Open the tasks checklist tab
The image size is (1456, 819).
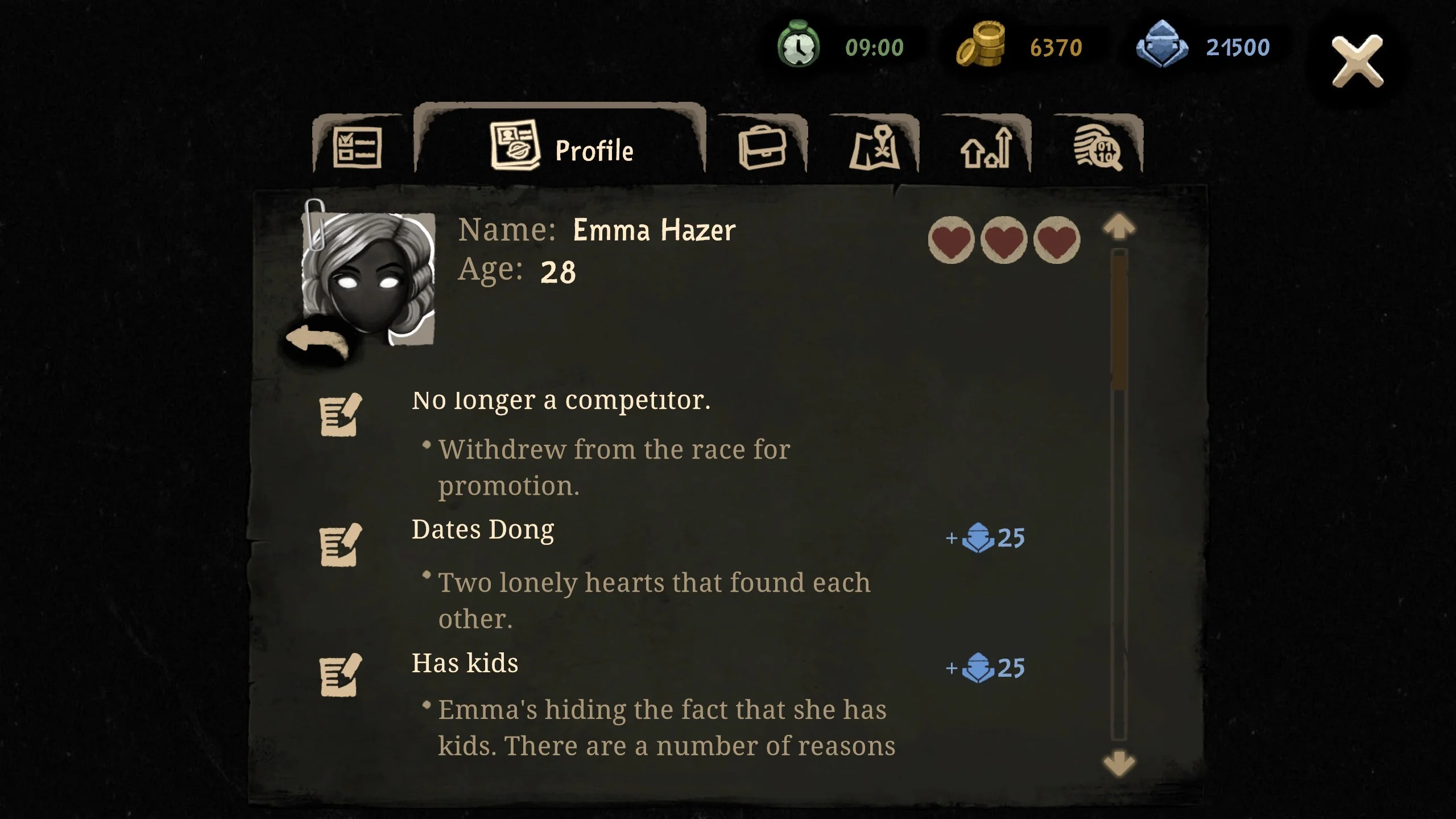(x=358, y=147)
